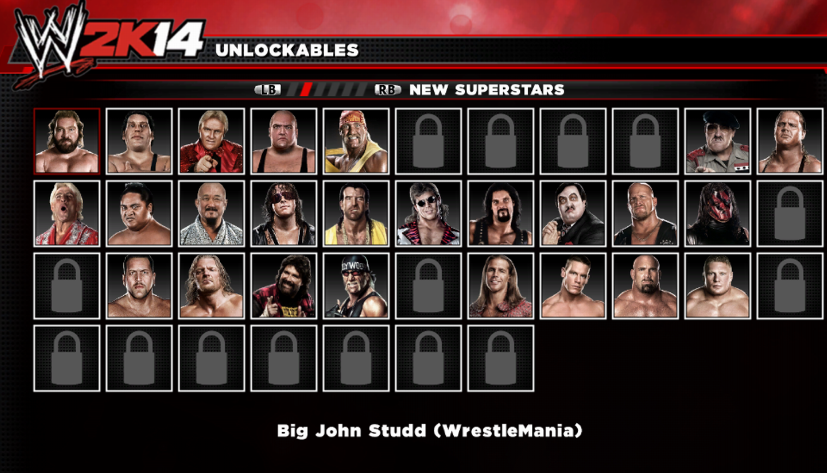Select bald King Kong Bundy portrait
Image resolution: width=827 pixels, height=473 pixels.
point(284,141)
